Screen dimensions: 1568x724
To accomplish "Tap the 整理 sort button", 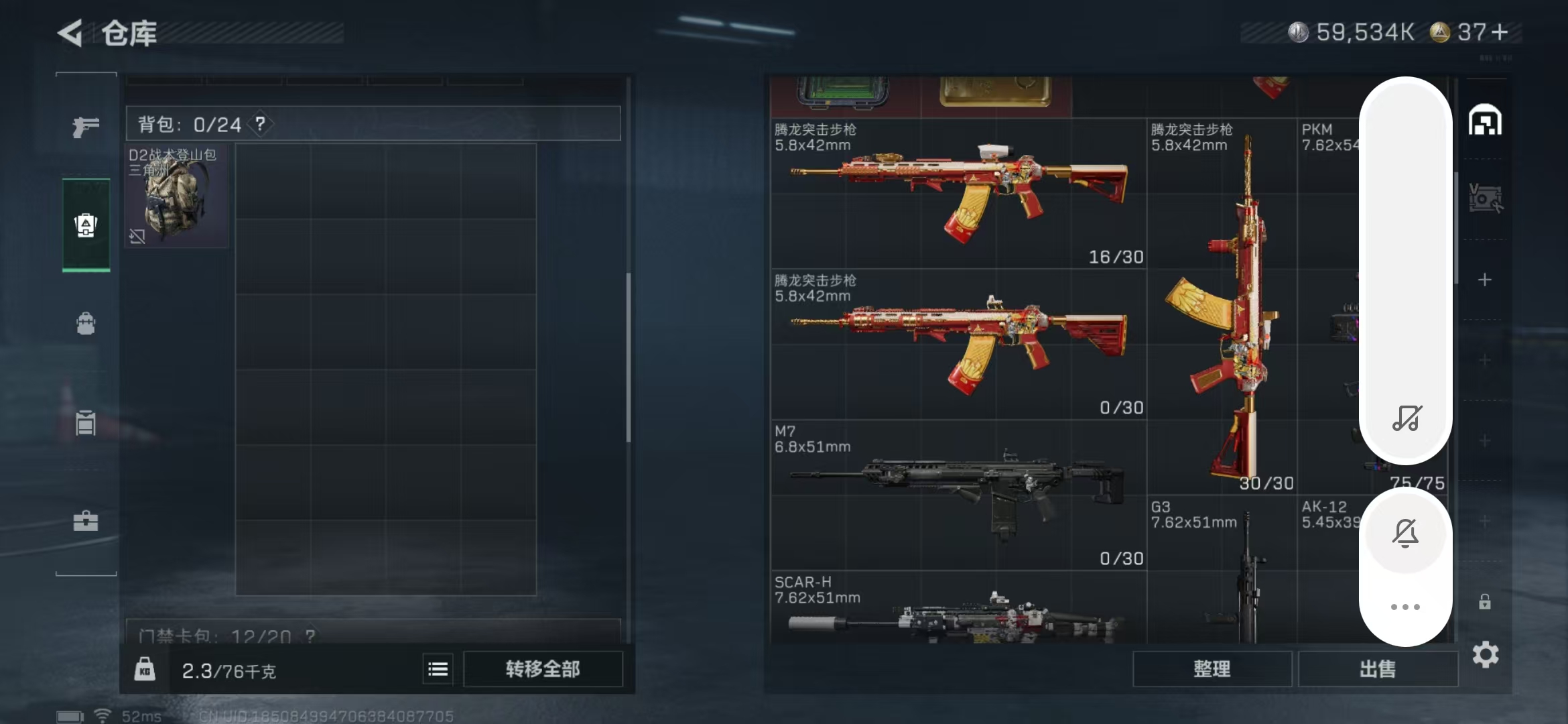I will click(x=1212, y=669).
